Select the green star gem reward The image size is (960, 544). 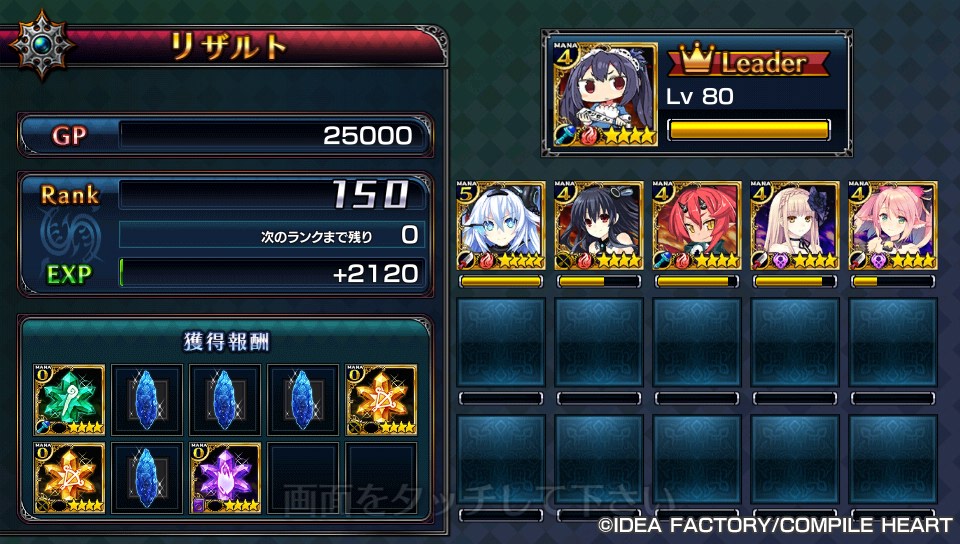[69, 399]
